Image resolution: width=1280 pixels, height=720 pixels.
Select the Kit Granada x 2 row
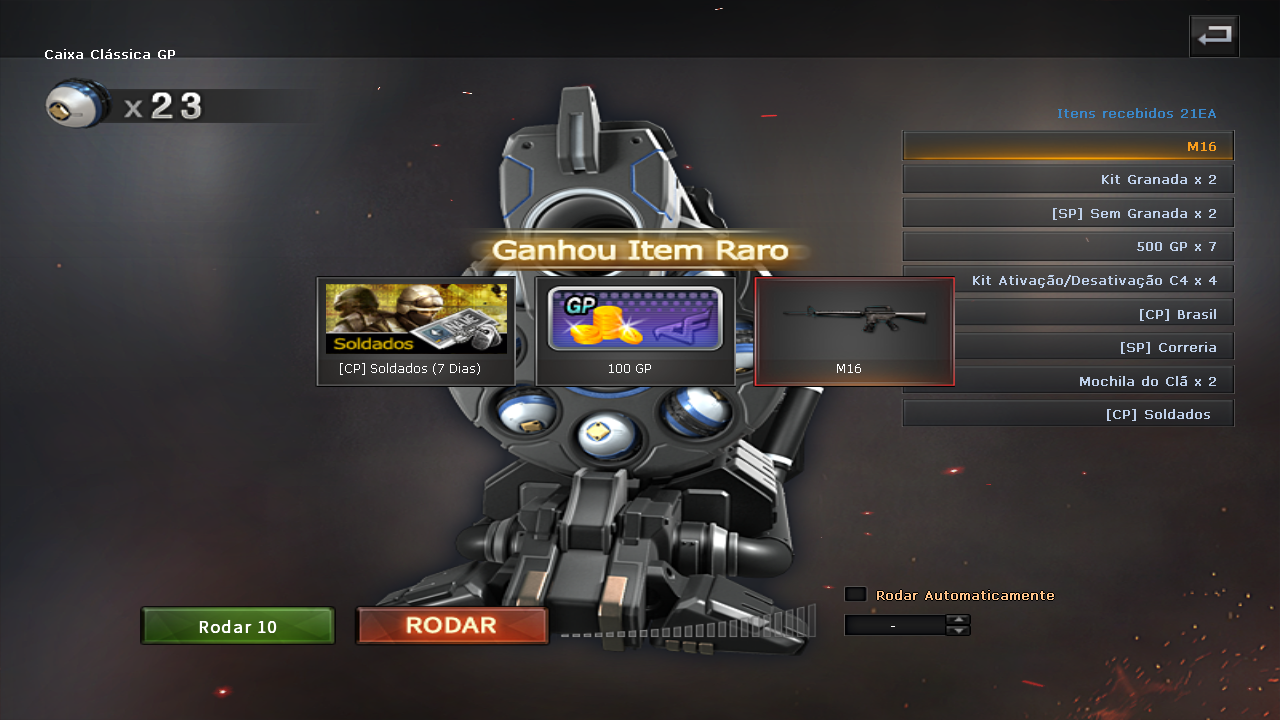[x=1068, y=180]
